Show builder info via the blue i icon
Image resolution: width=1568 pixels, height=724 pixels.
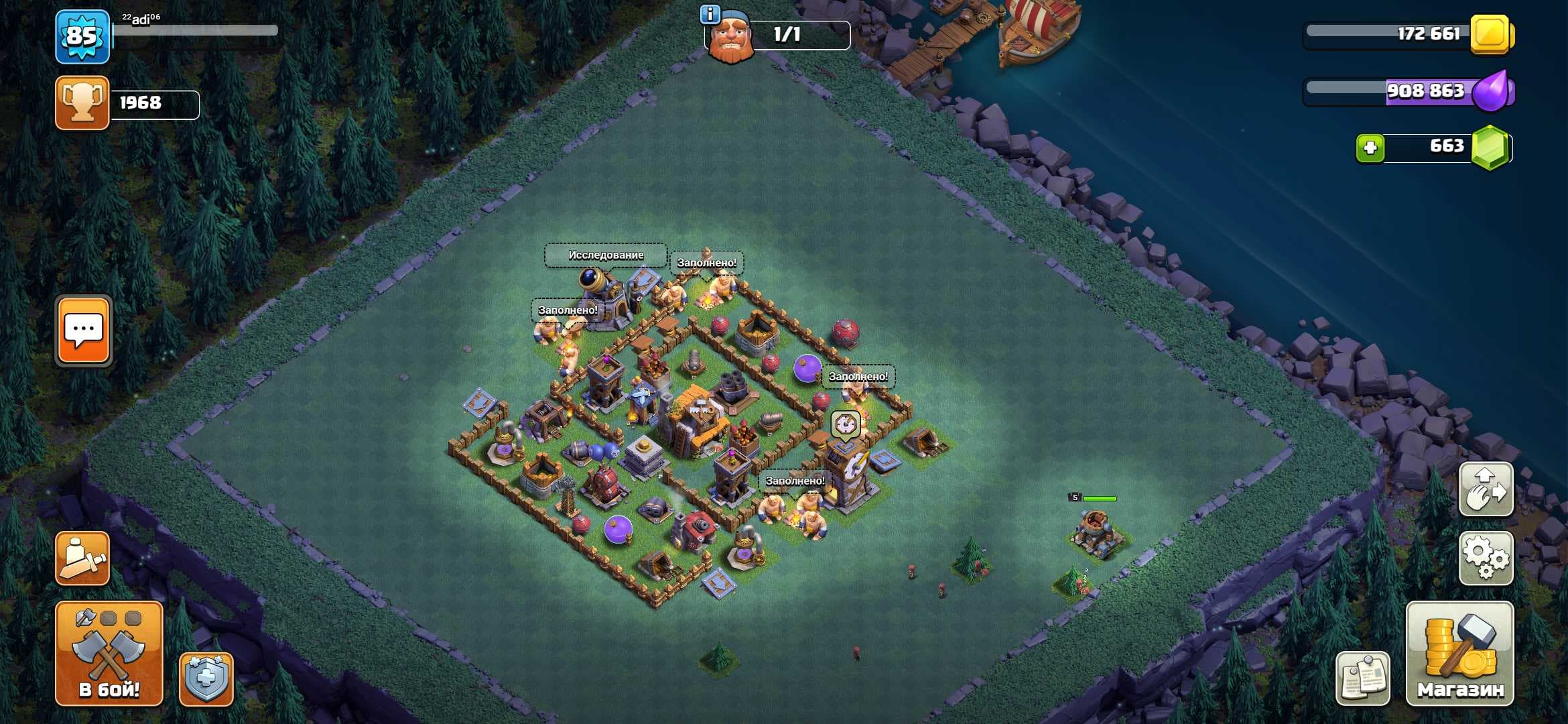710,14
